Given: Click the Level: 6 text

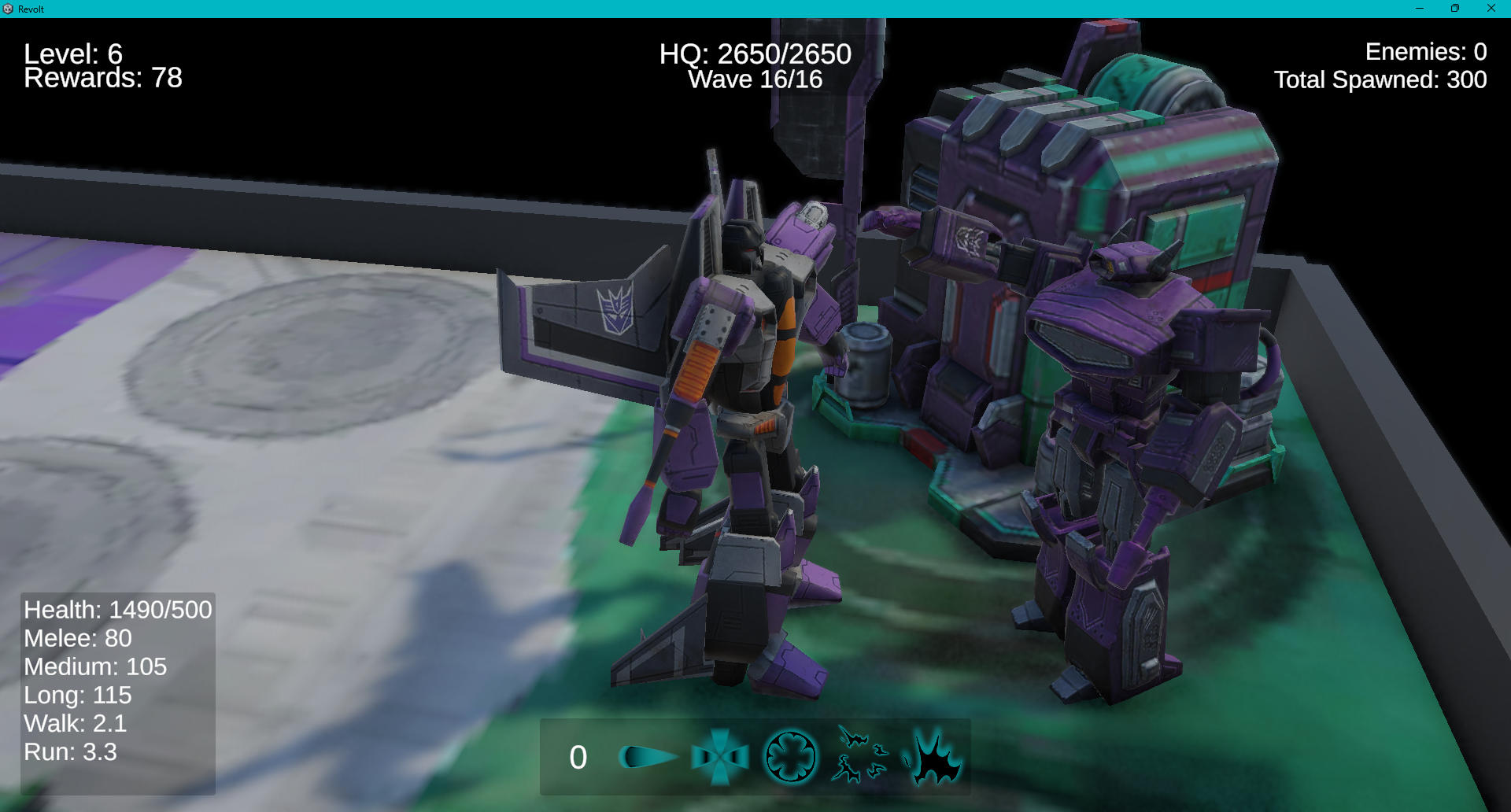Looking at the screenshot, I should (x=72, y=55).
